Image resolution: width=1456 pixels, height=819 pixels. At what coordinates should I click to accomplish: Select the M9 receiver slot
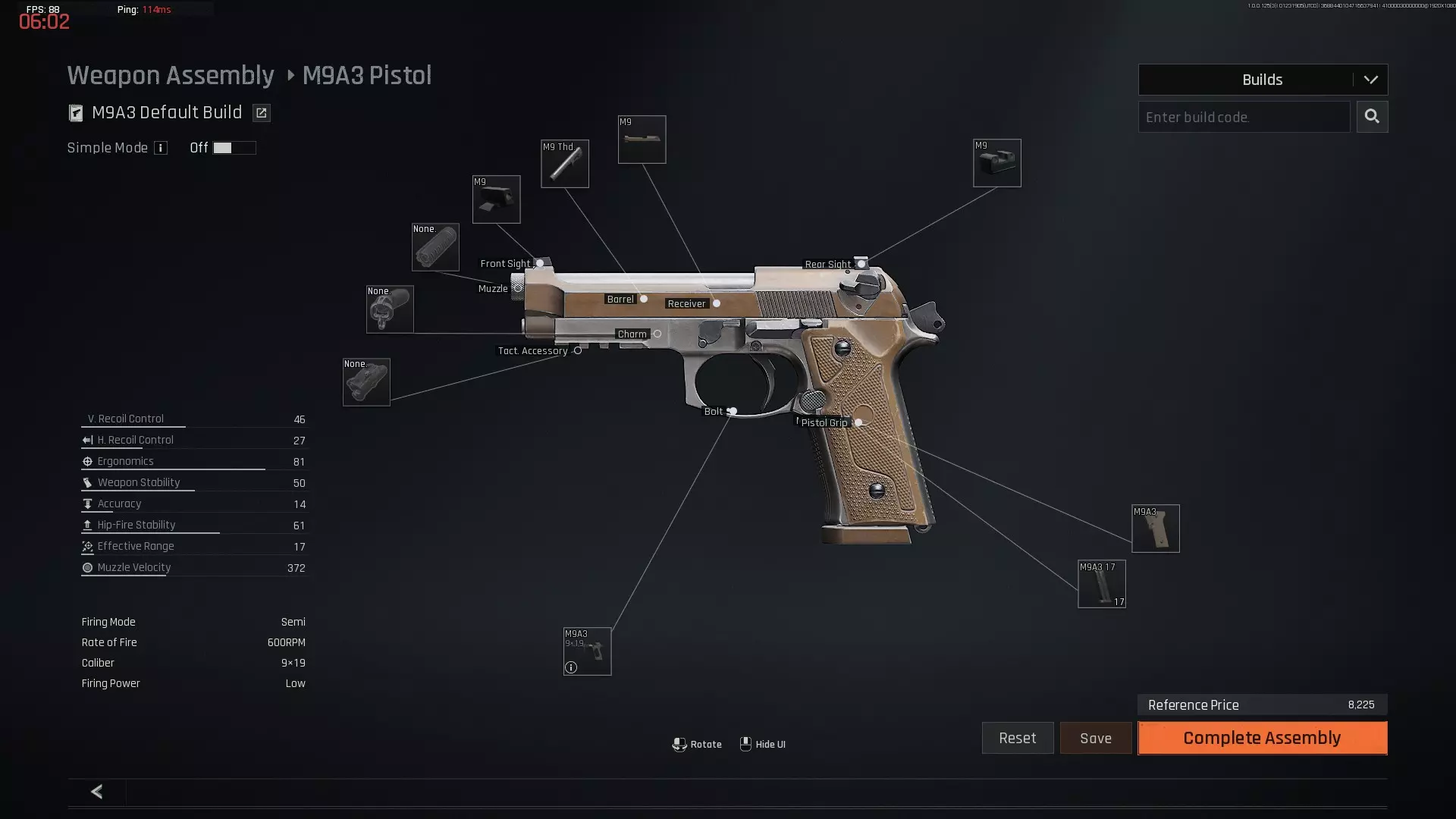642,140
